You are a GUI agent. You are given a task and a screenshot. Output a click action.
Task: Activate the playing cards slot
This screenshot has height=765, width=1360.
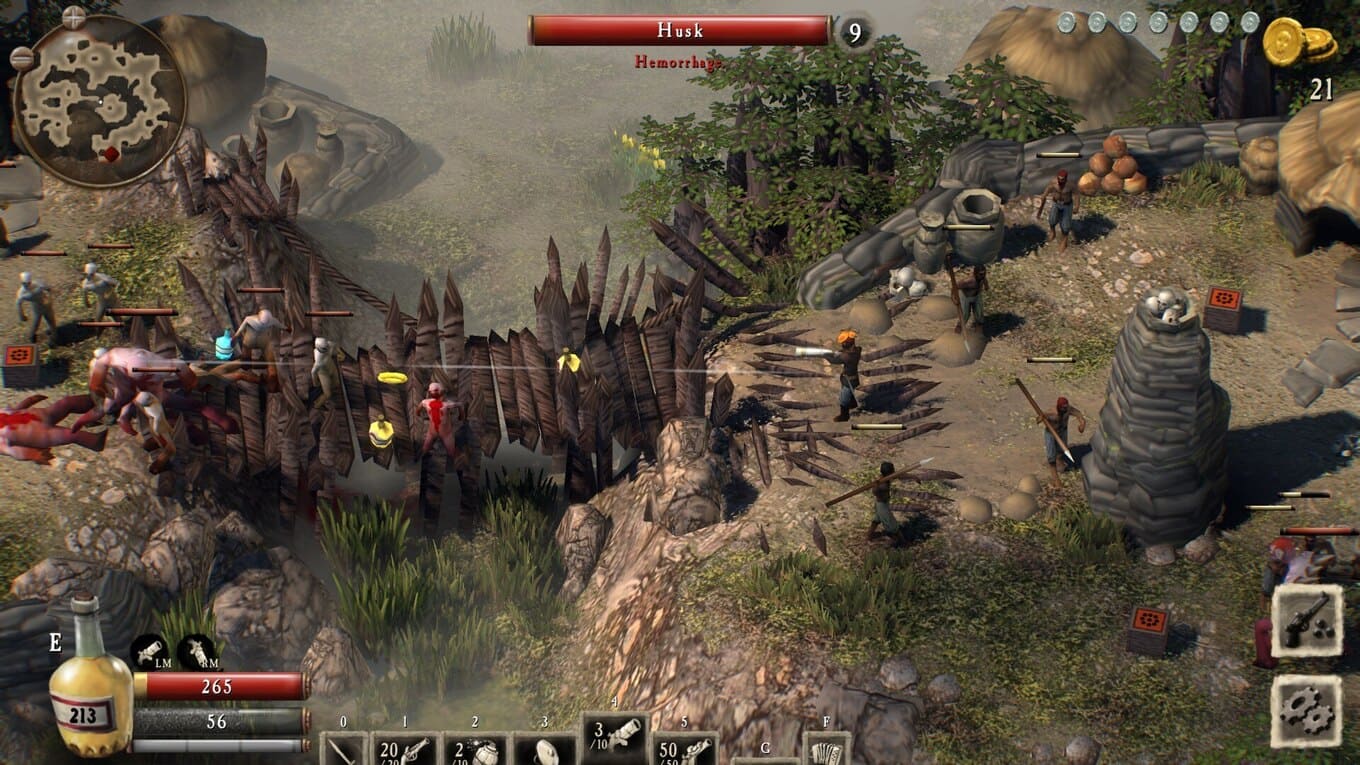826,750
